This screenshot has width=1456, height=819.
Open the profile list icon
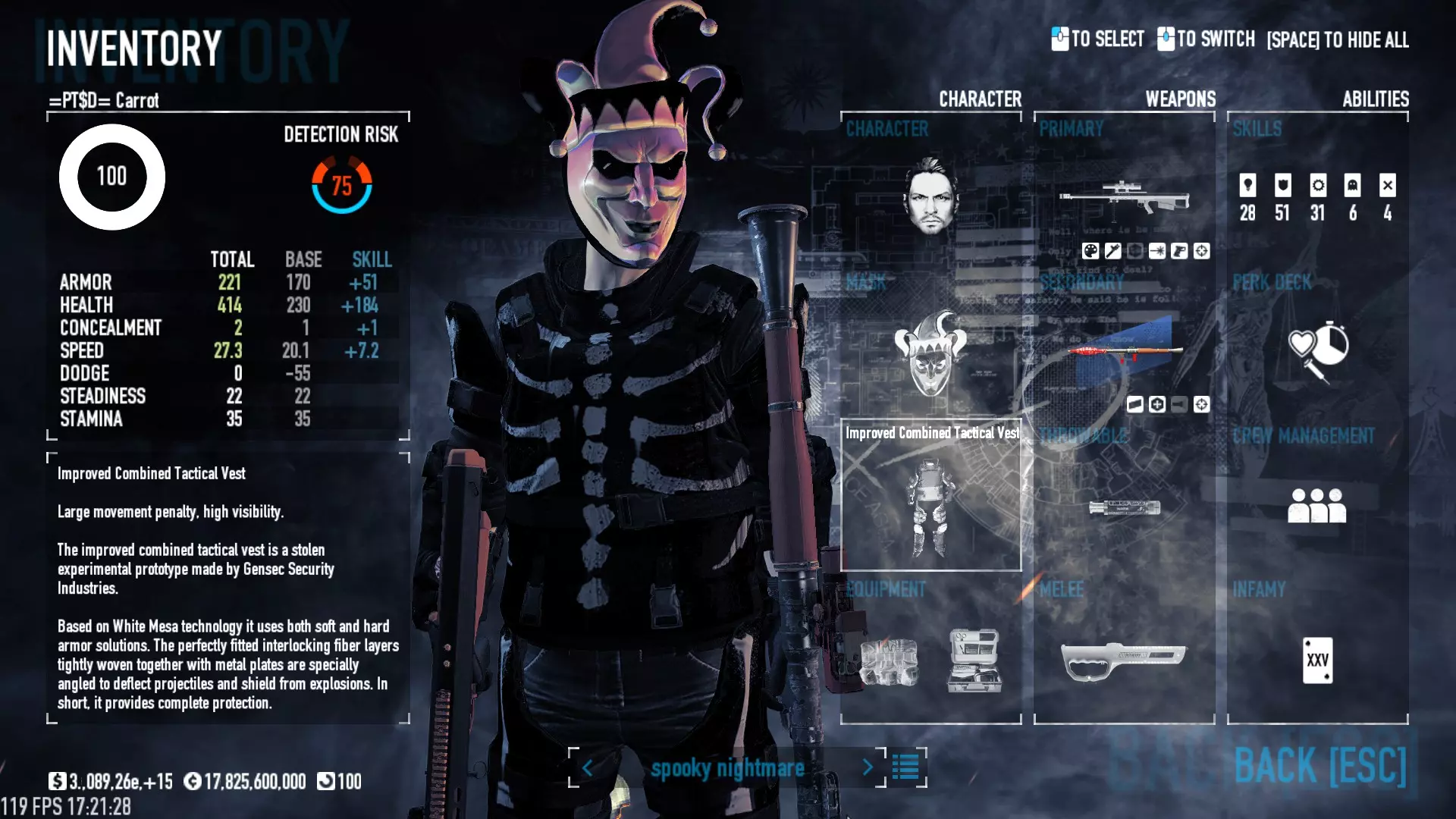pos(905,767)
